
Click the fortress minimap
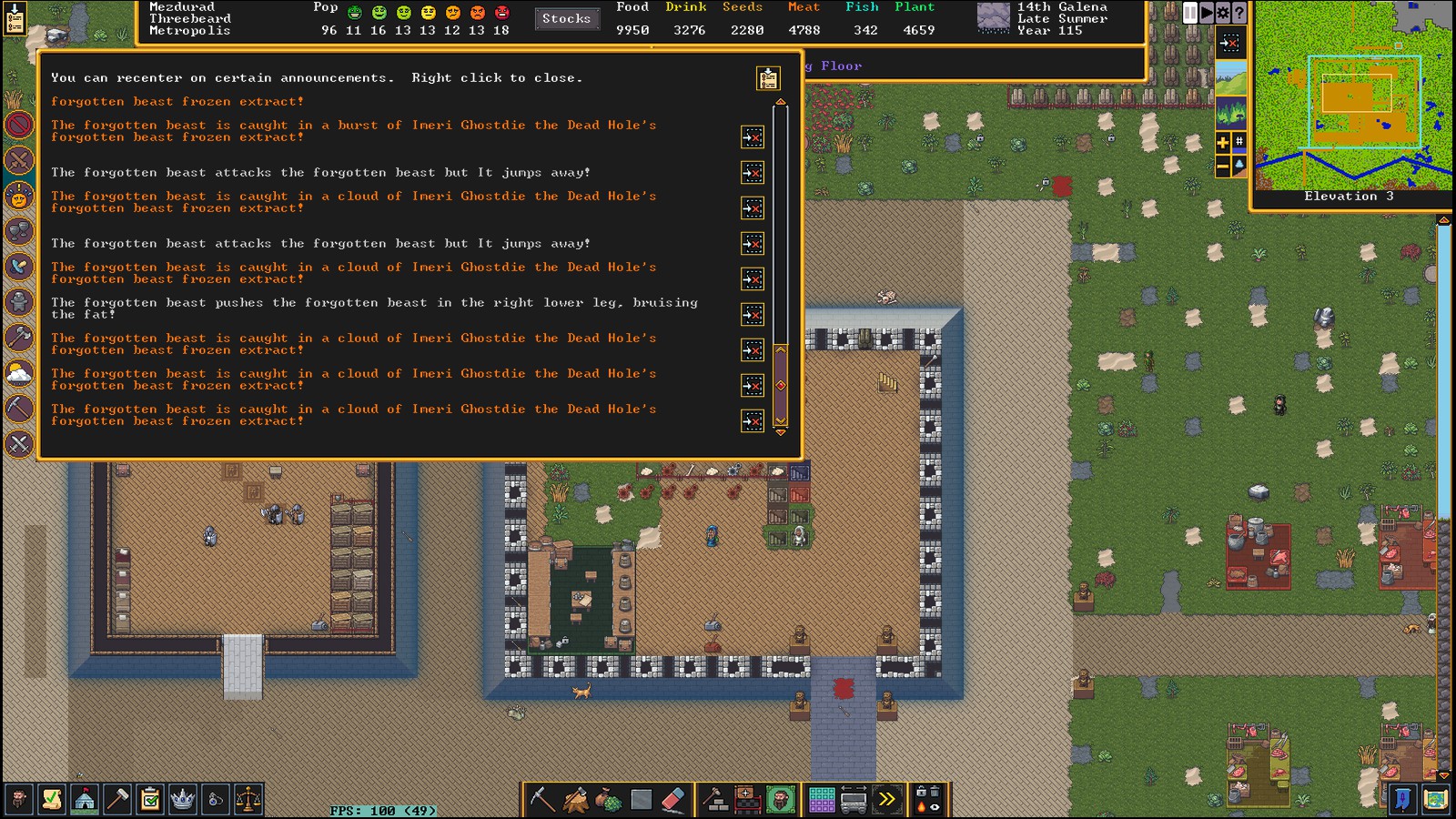click(x=1354, y=96)
